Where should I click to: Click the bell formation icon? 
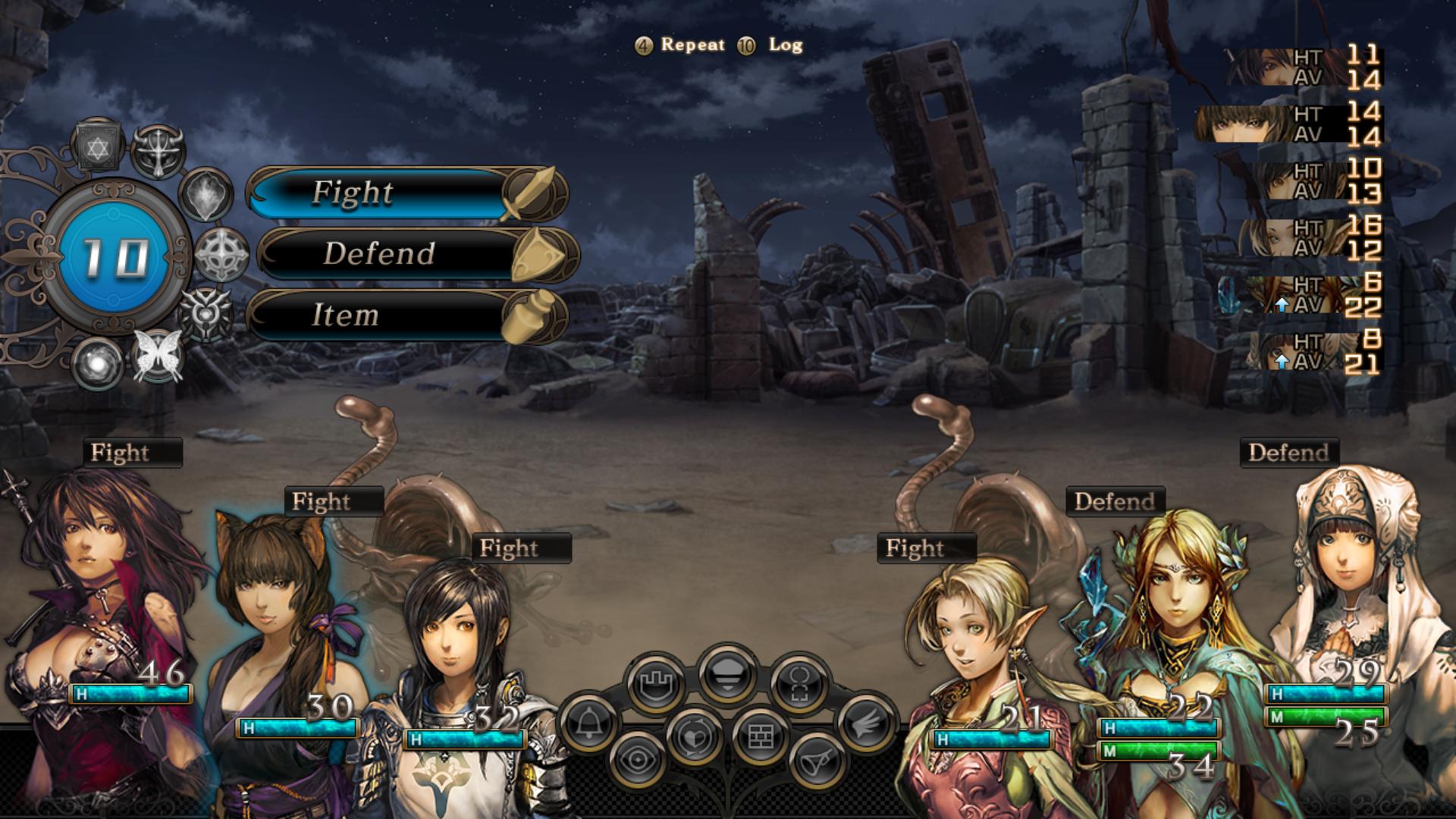(x=589, y=724)
